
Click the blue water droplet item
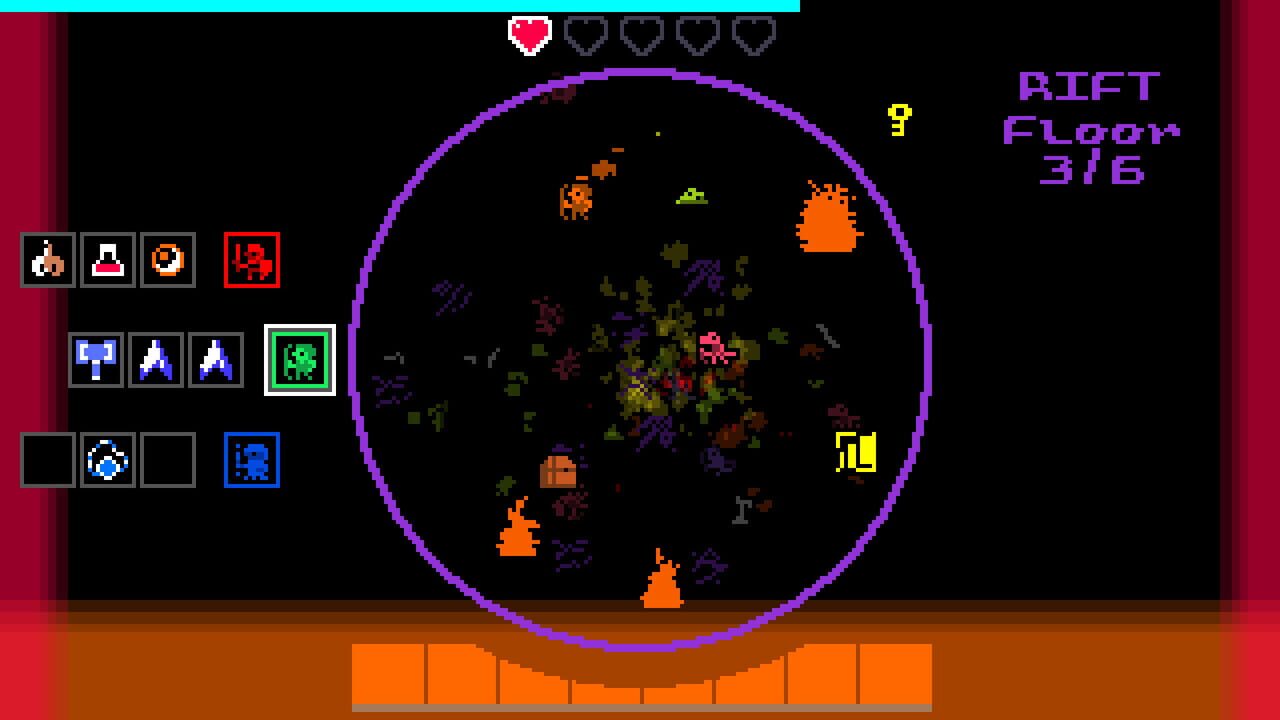click(x=105, y=460)
